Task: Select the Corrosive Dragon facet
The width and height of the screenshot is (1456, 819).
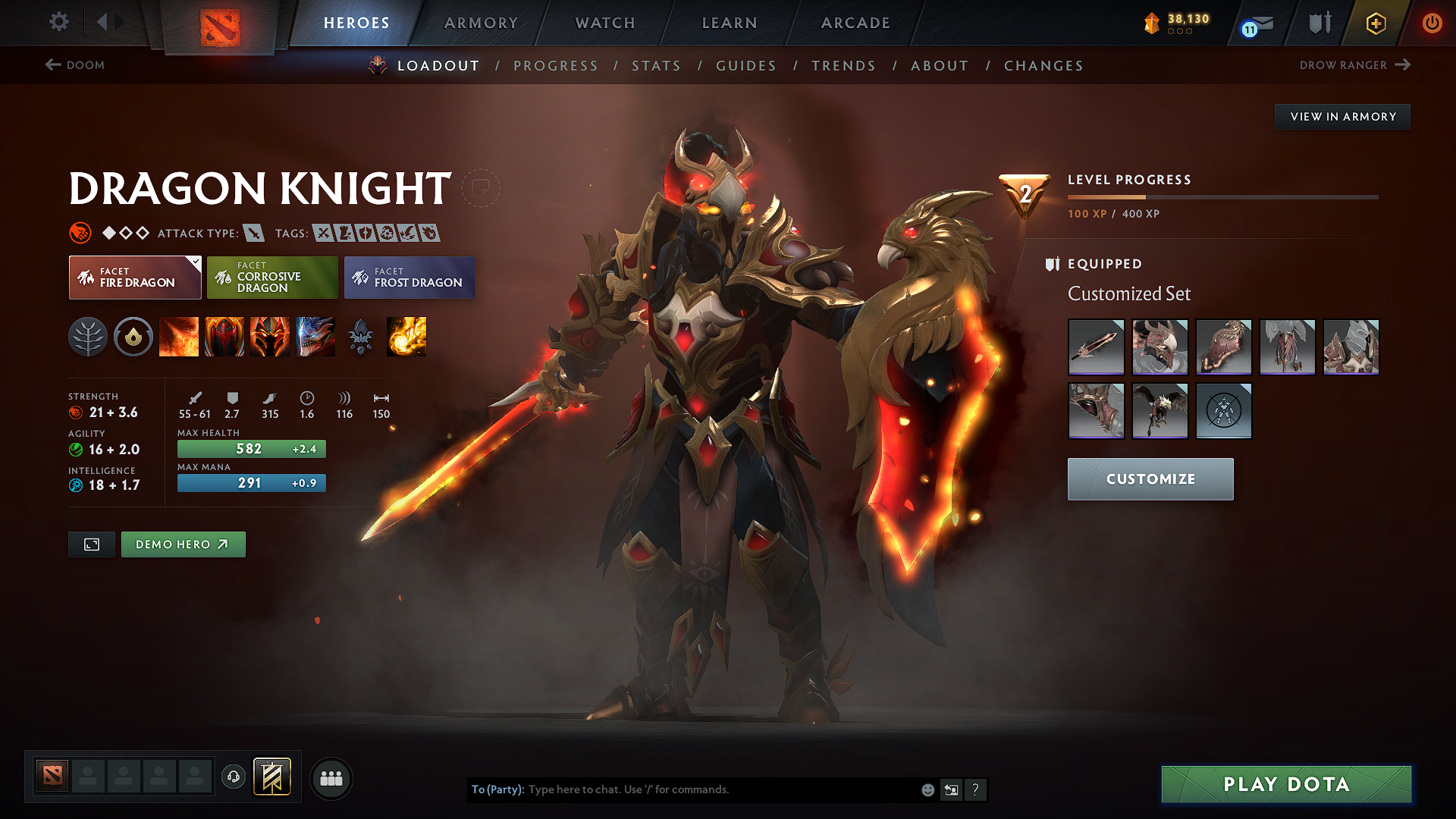Action: pos(271,278)
